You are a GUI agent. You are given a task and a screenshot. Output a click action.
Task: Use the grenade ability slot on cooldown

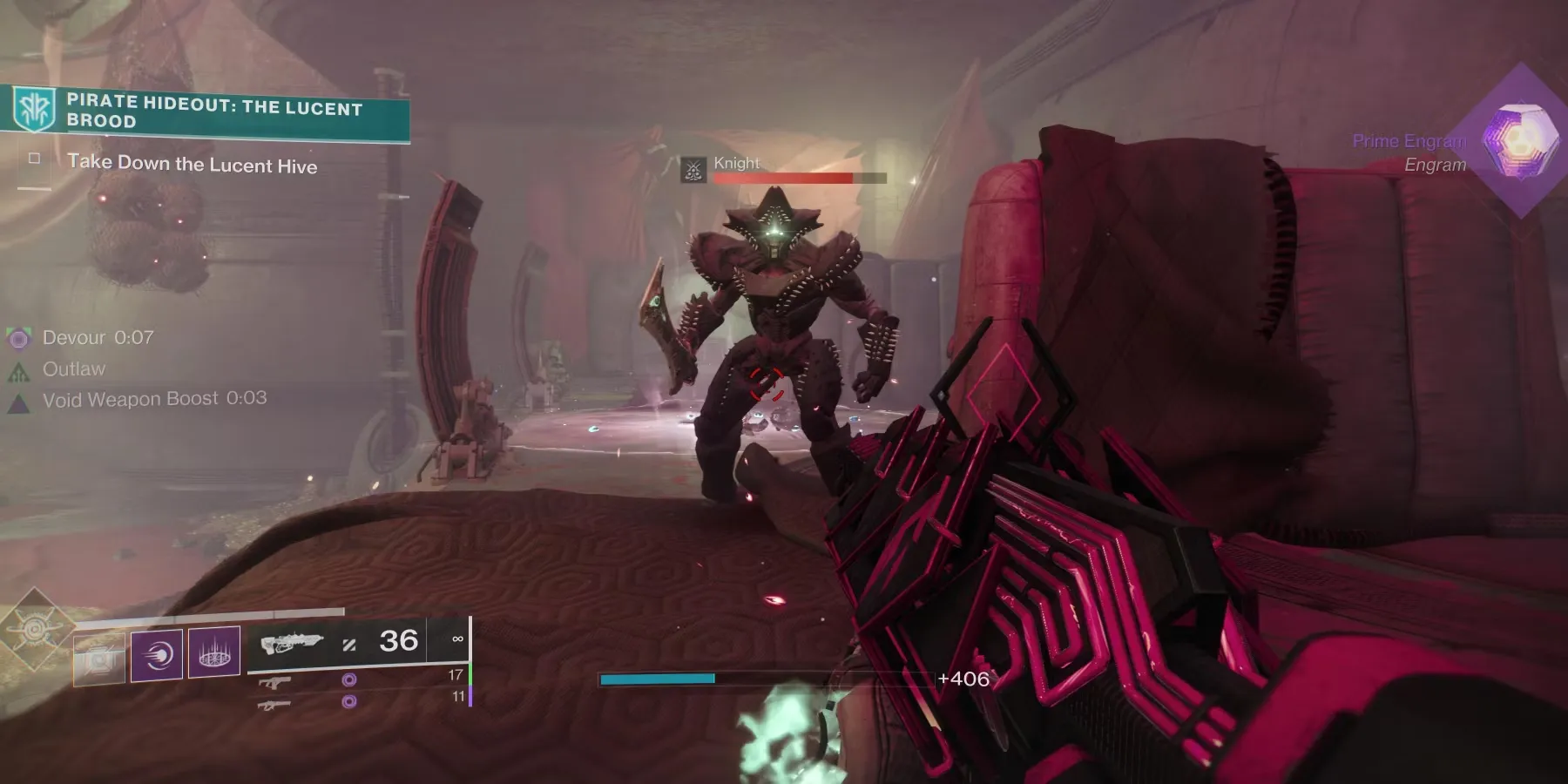[x=99, y=656]
